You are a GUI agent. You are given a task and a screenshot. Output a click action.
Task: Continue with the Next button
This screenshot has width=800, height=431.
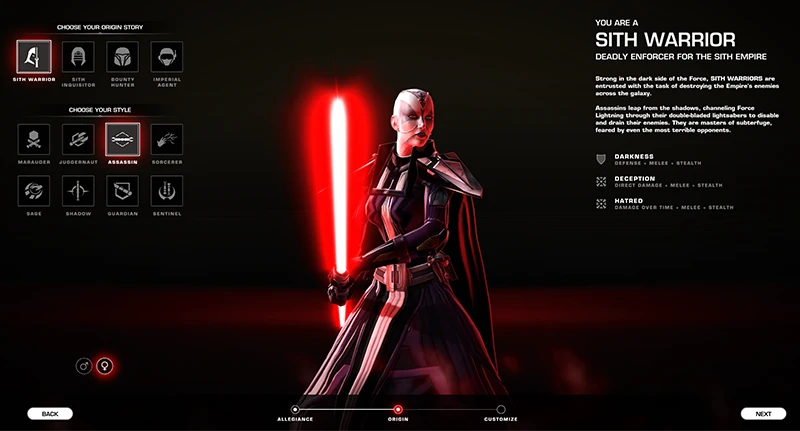point(763,413)
